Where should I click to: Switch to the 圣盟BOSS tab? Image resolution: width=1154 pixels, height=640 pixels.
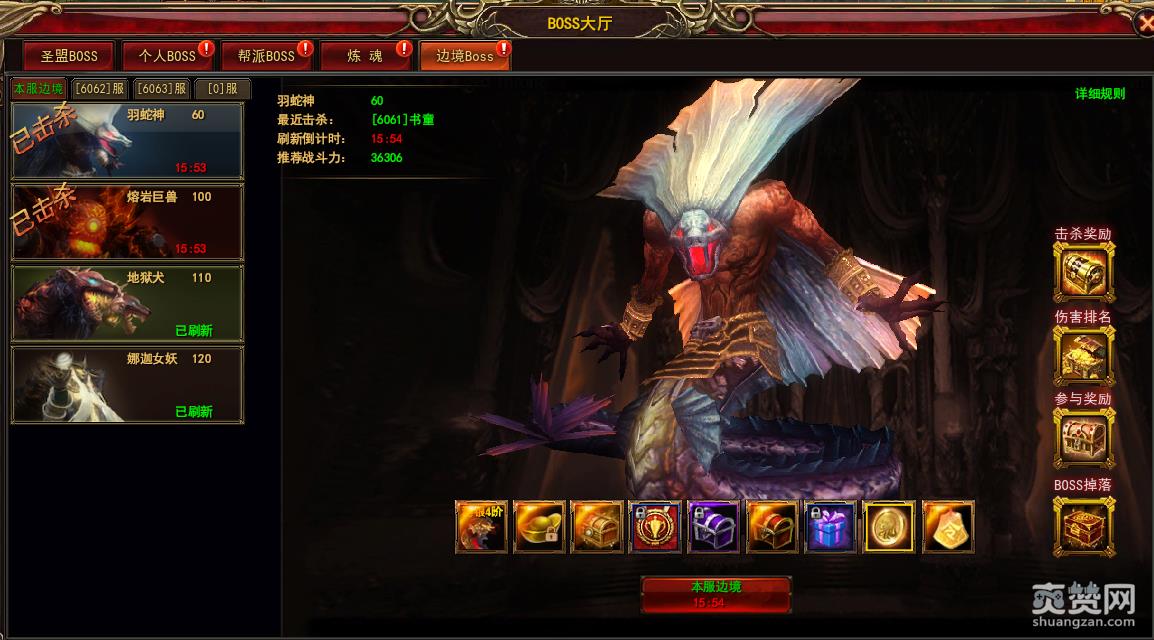[x=69, y=56]
